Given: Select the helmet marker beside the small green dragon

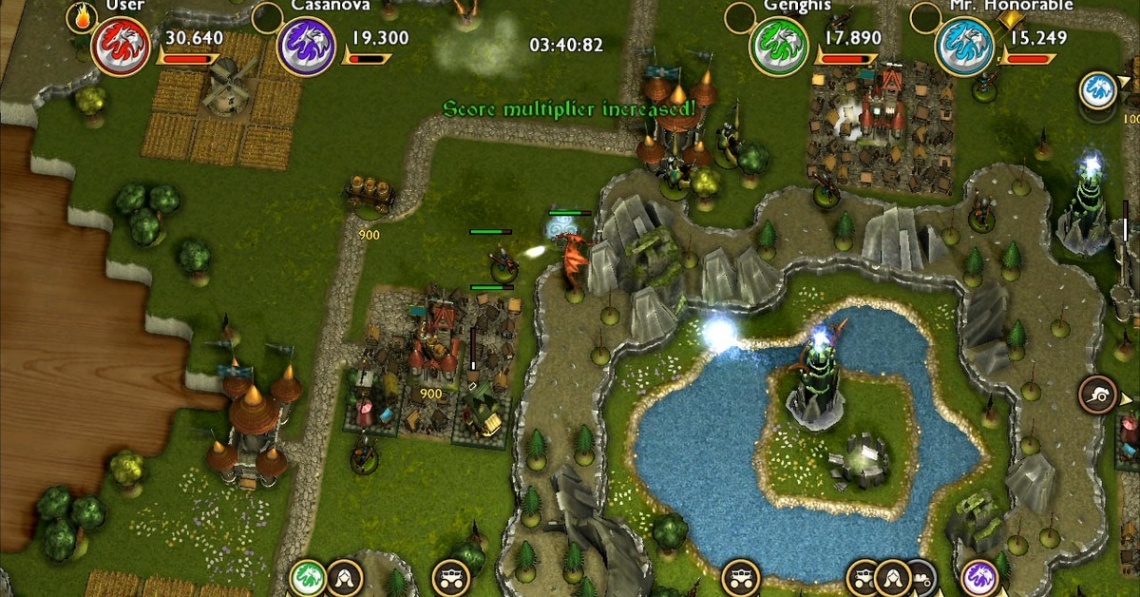Looking at the screenshot, I should click(344, 577).
